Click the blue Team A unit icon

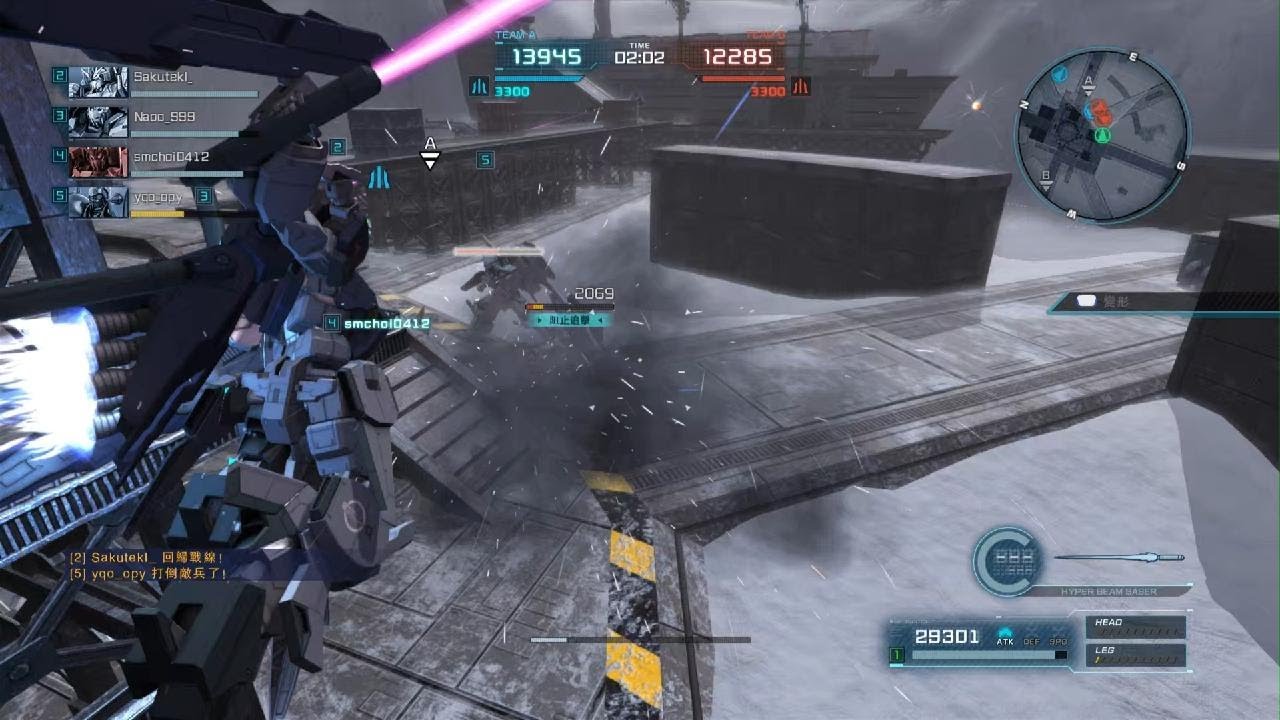point(479,88)
